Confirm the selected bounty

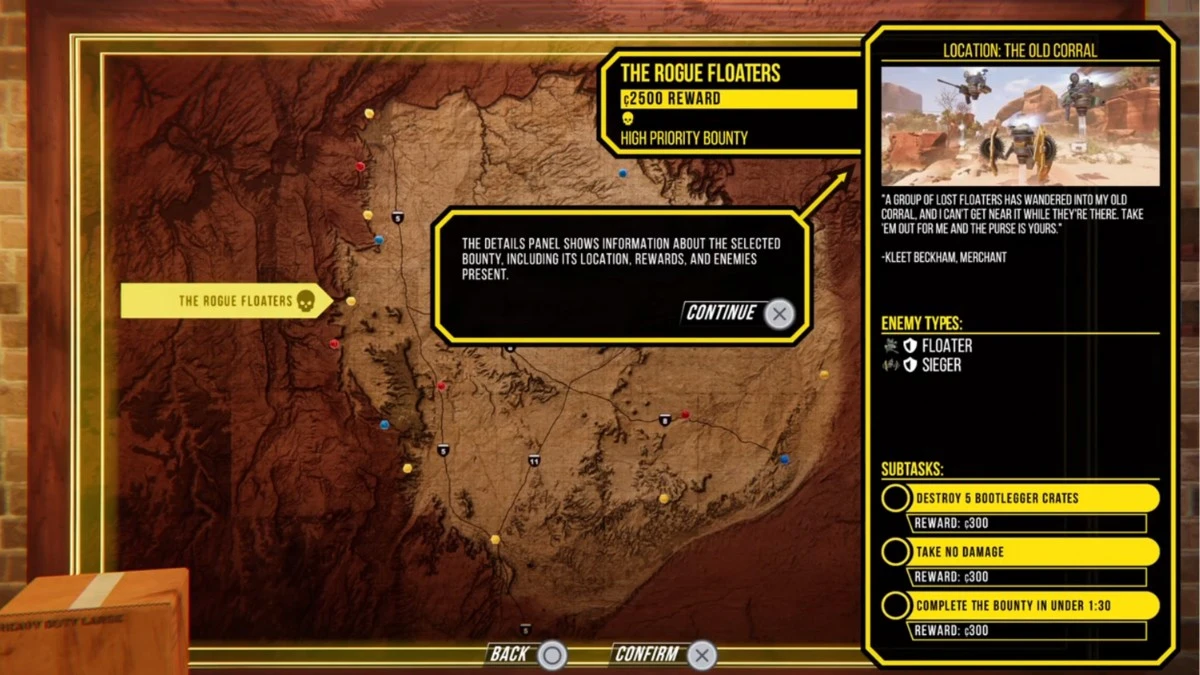tap(664, 655)
